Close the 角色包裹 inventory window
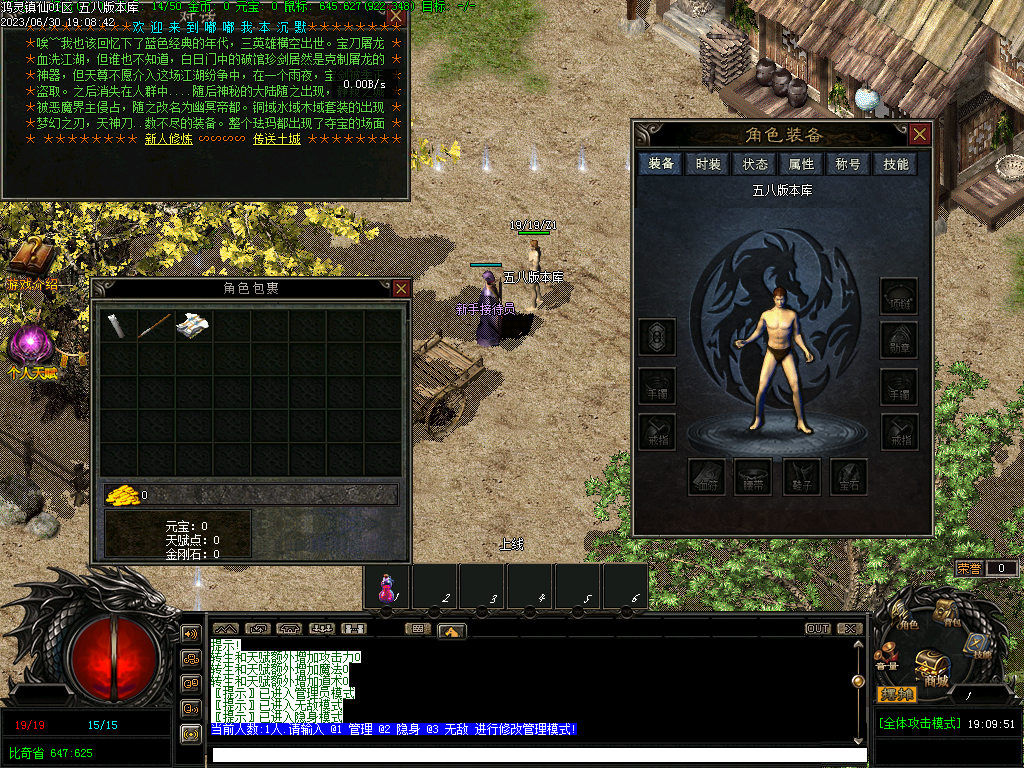This screenshot has width=1024, height=768. tap(401, 288)
